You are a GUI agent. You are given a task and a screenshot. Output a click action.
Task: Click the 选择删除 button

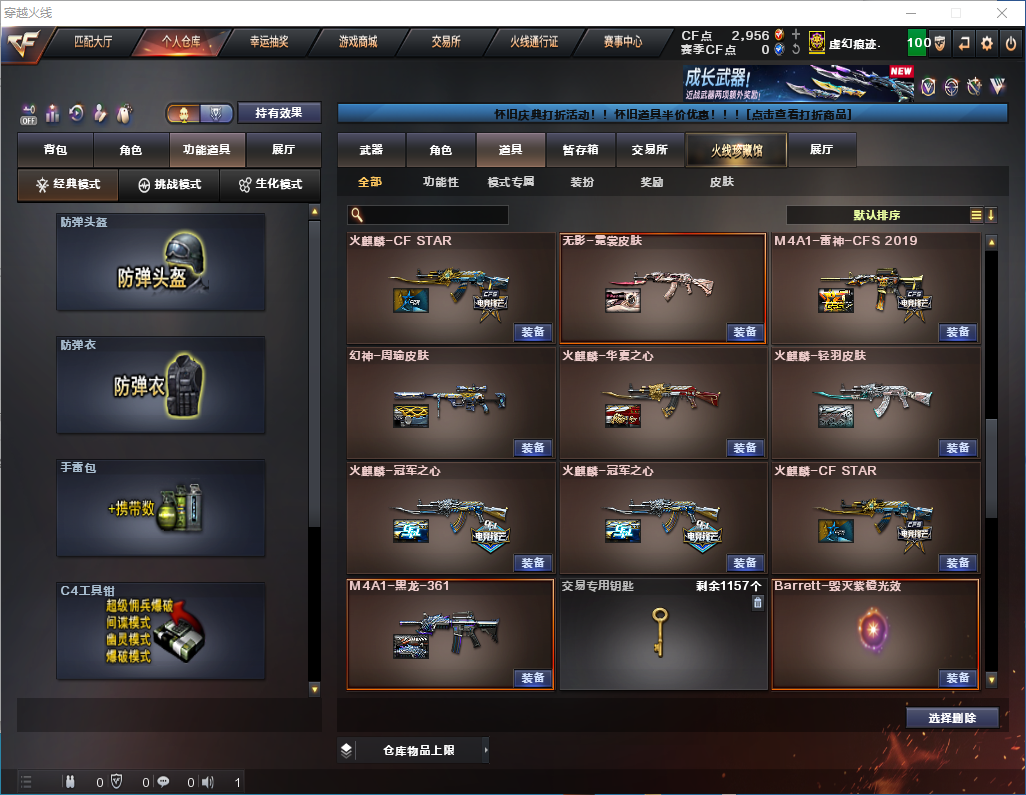pyautogui.click(x=952, y=718)
